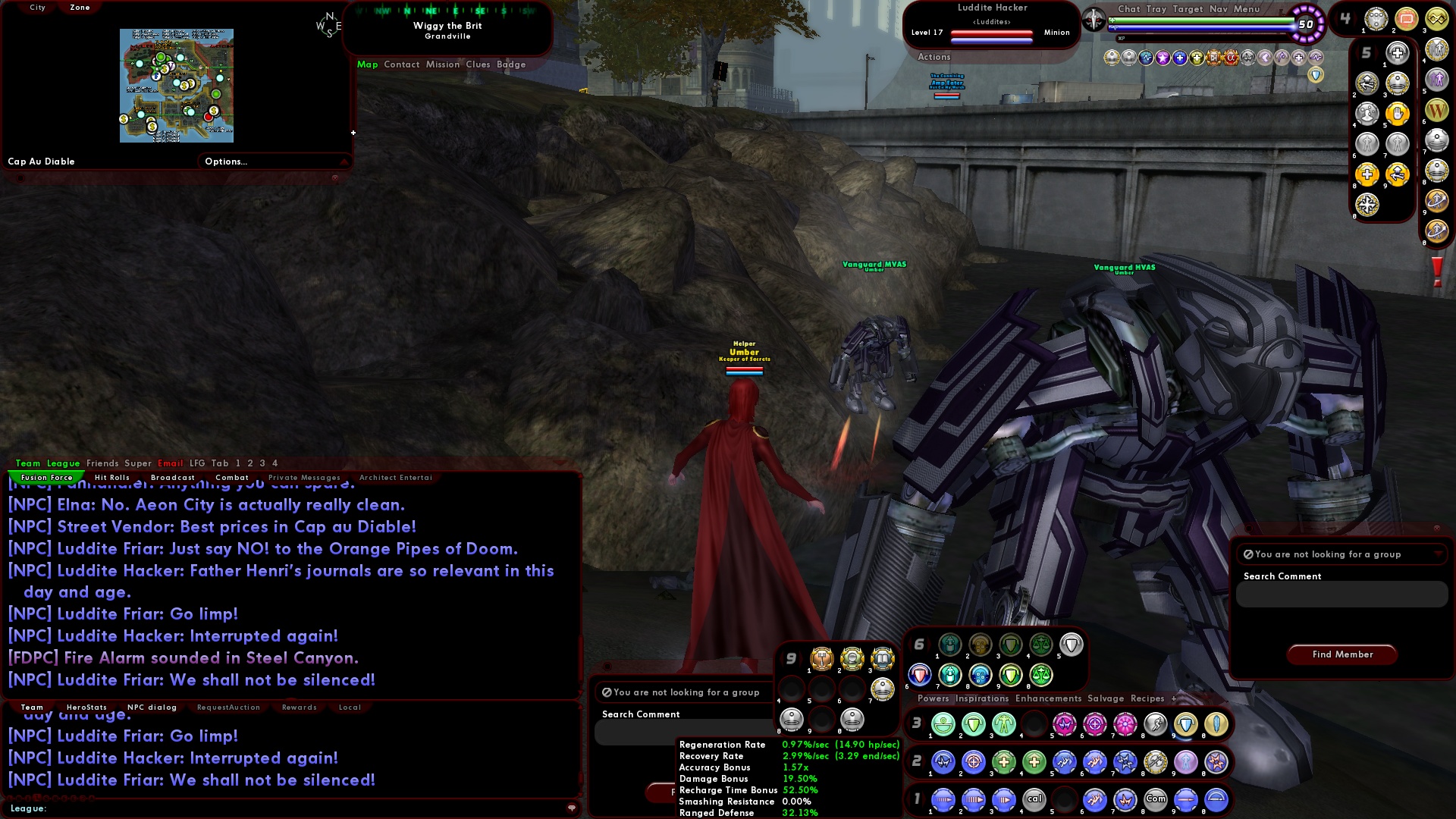Toggle the Map view in the nav window

point(368,64)
